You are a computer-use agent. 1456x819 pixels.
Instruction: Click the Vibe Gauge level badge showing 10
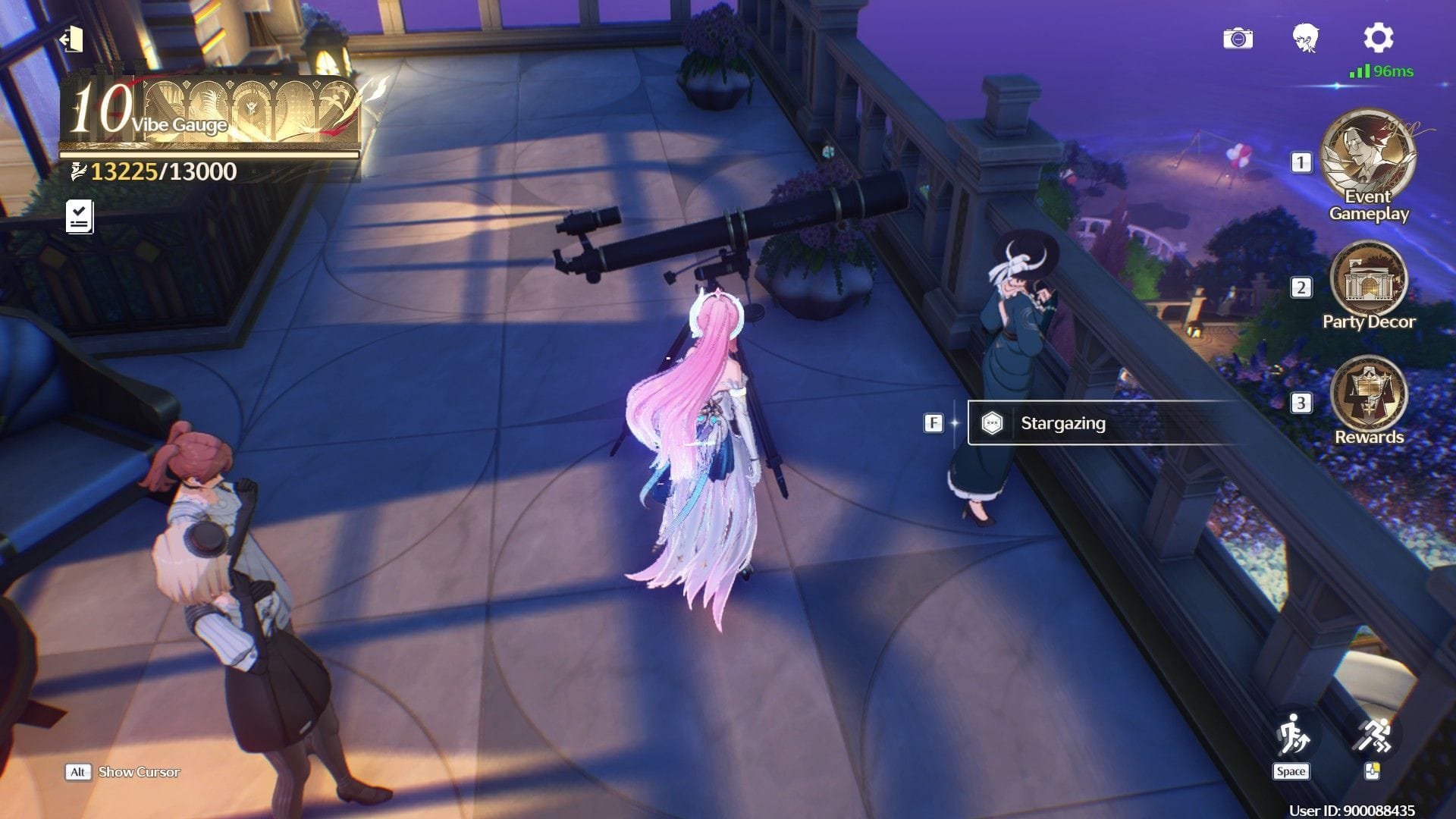pos(103,108)
